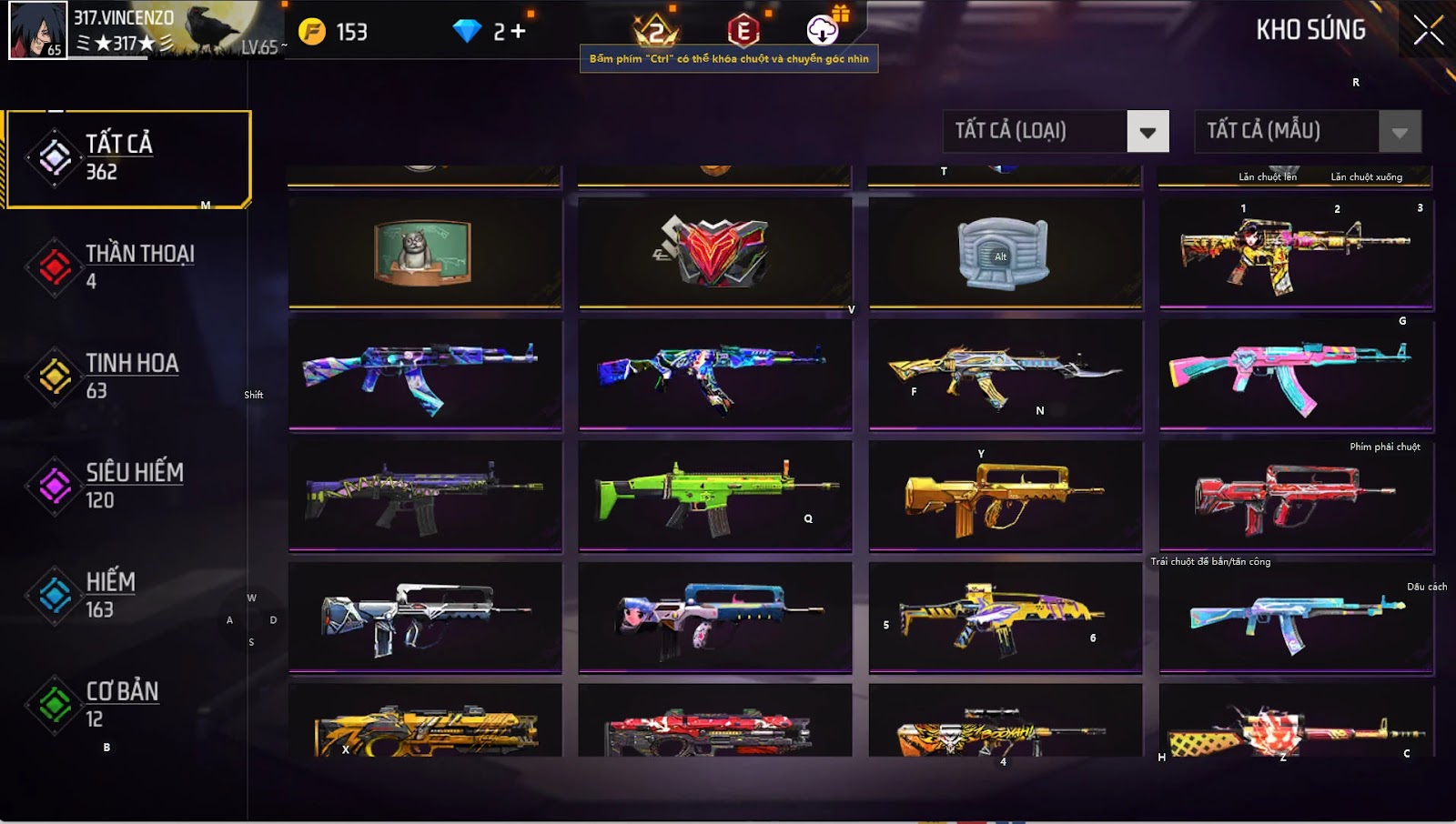Open the cloud download gift icon
1456x824 pixels.
click(x=823, y=30)
